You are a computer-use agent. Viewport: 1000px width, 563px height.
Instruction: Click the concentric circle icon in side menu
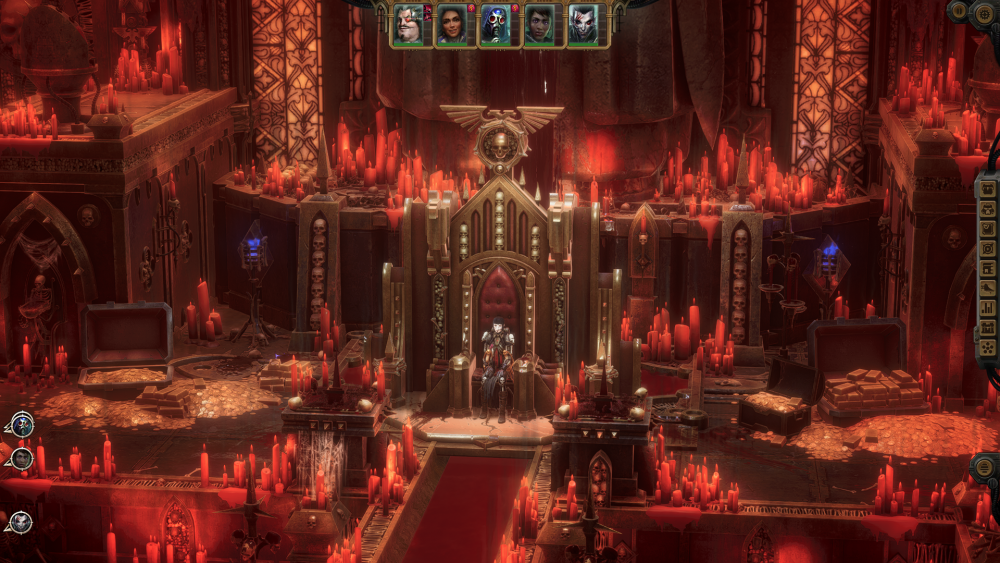click(988, 248)
